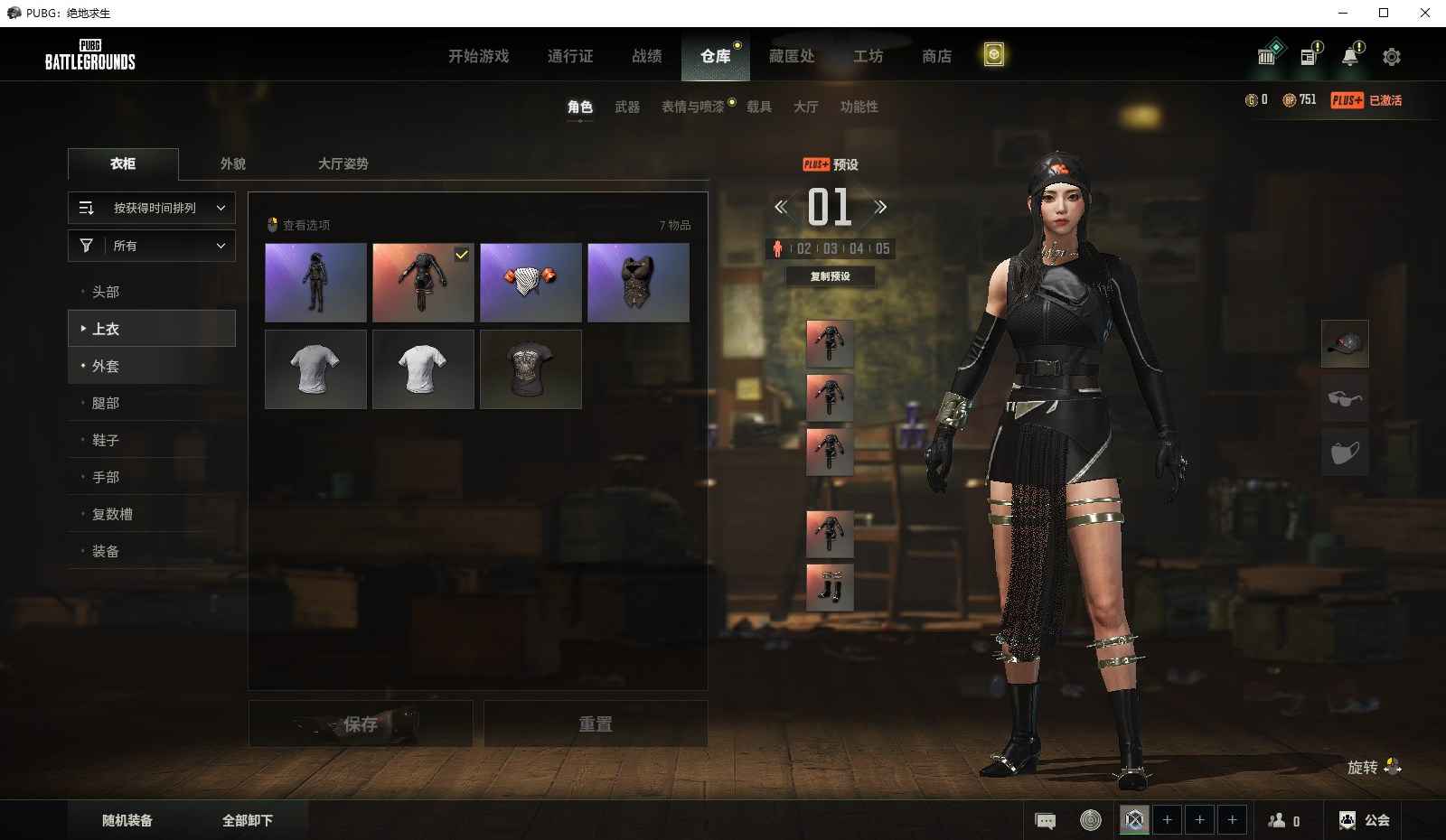Click the 保存 save button
The height and width of the screenshot is (840, 1446).
[x=361, y=723]
